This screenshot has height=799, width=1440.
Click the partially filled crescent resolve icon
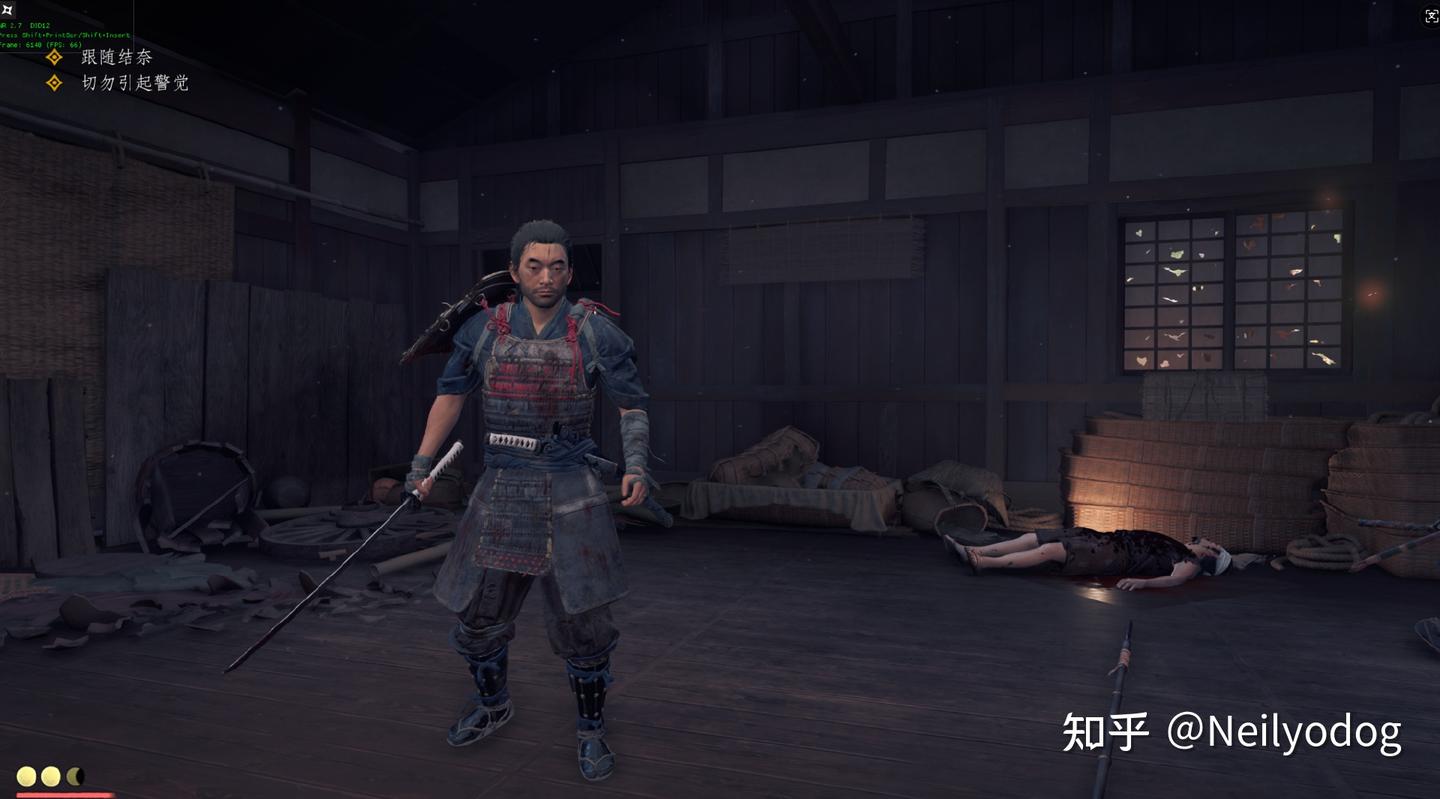[74, 775]
